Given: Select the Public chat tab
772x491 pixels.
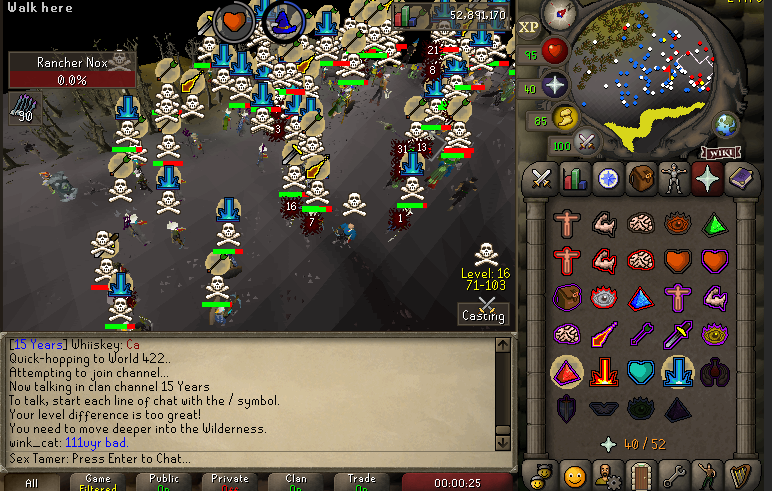Looking at the screenshot, I should pyautogui.click(x=164, y=482).
